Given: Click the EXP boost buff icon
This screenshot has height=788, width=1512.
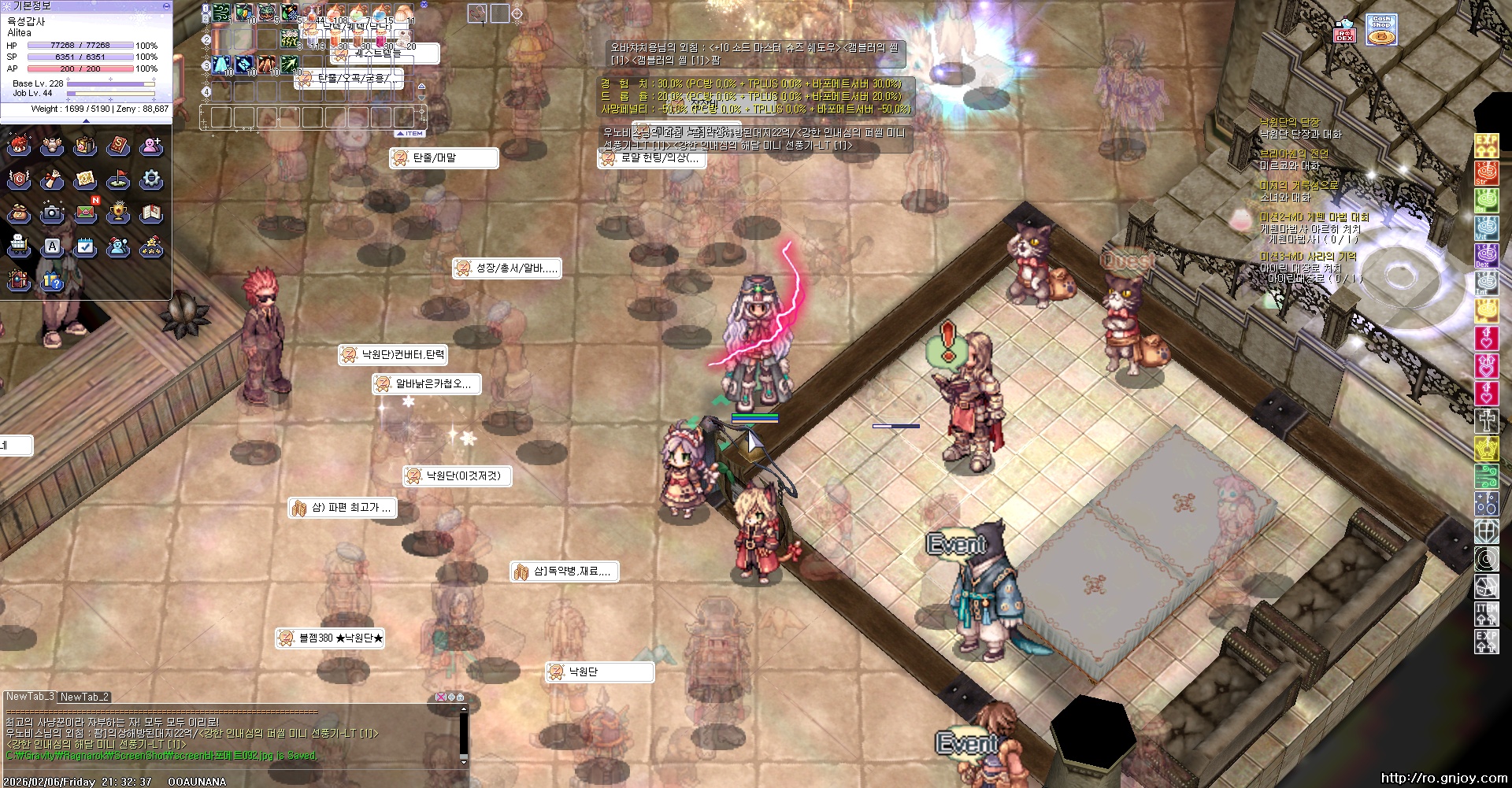Looking at the screenshot, I should coord(1486,642).
